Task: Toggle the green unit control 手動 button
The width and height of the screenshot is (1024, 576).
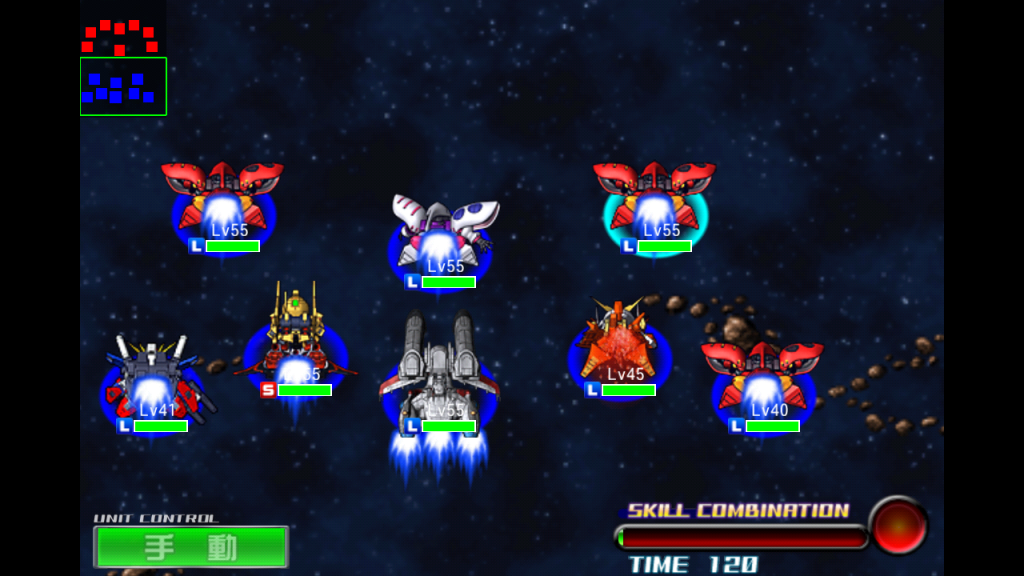Action: [x=191, y=547]
